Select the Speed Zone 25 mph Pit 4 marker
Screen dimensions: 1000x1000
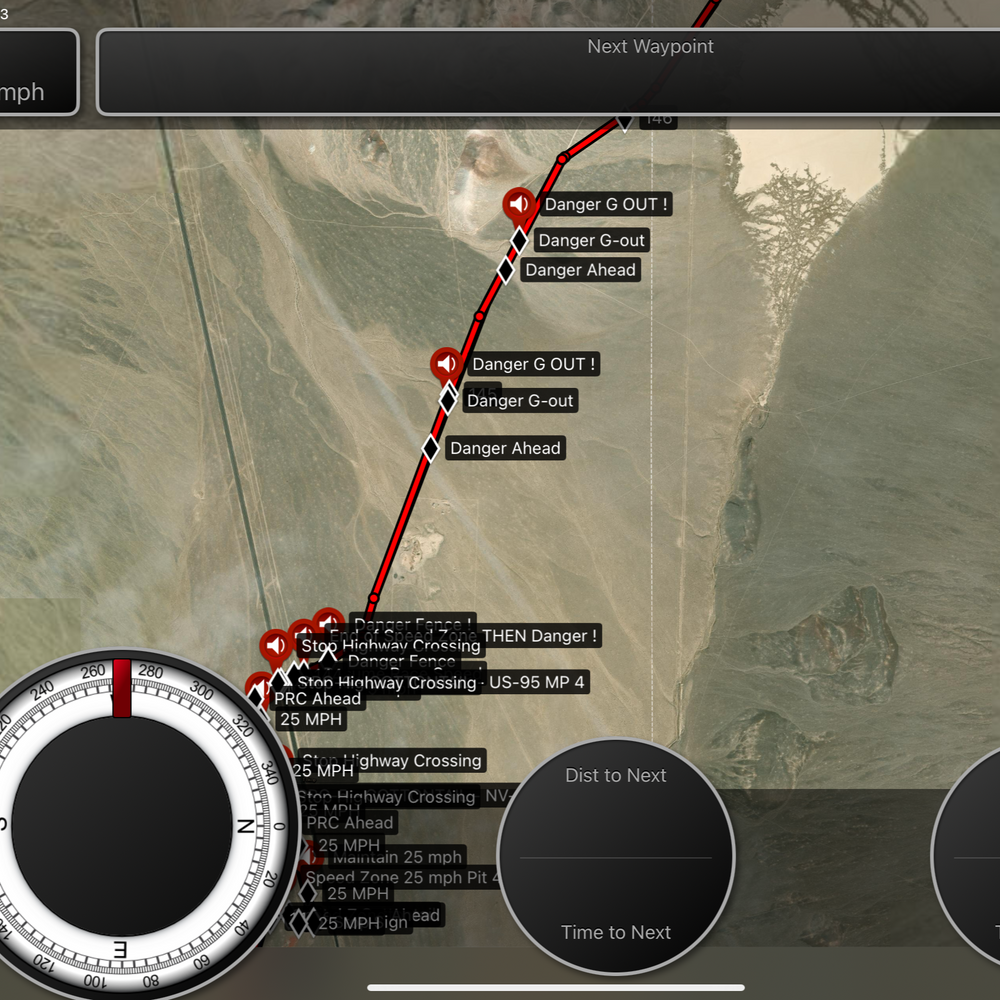(x=402, y=877)
